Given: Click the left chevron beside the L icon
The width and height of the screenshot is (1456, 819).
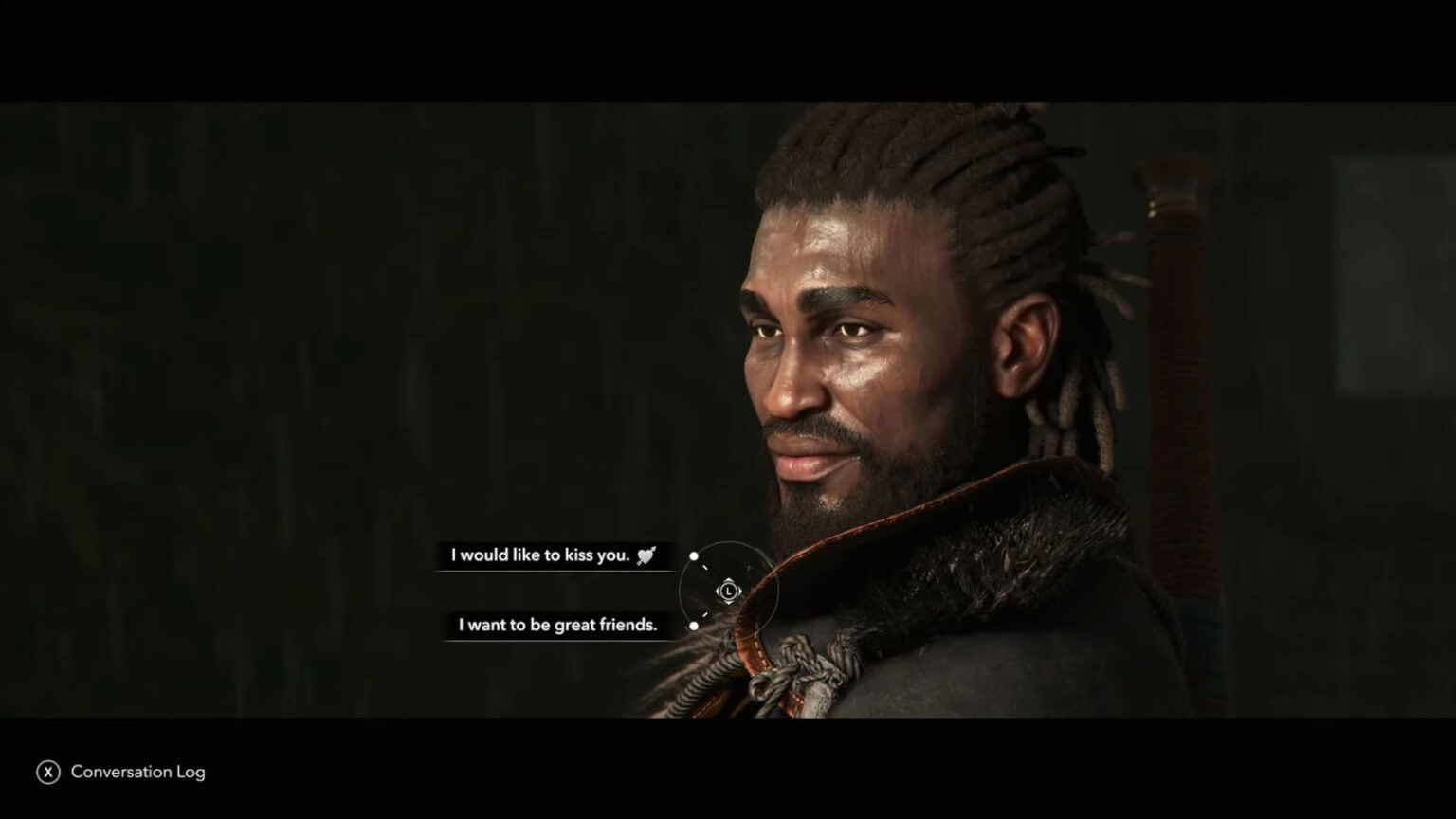Looking at the screenshot, I should click(718, 591).
